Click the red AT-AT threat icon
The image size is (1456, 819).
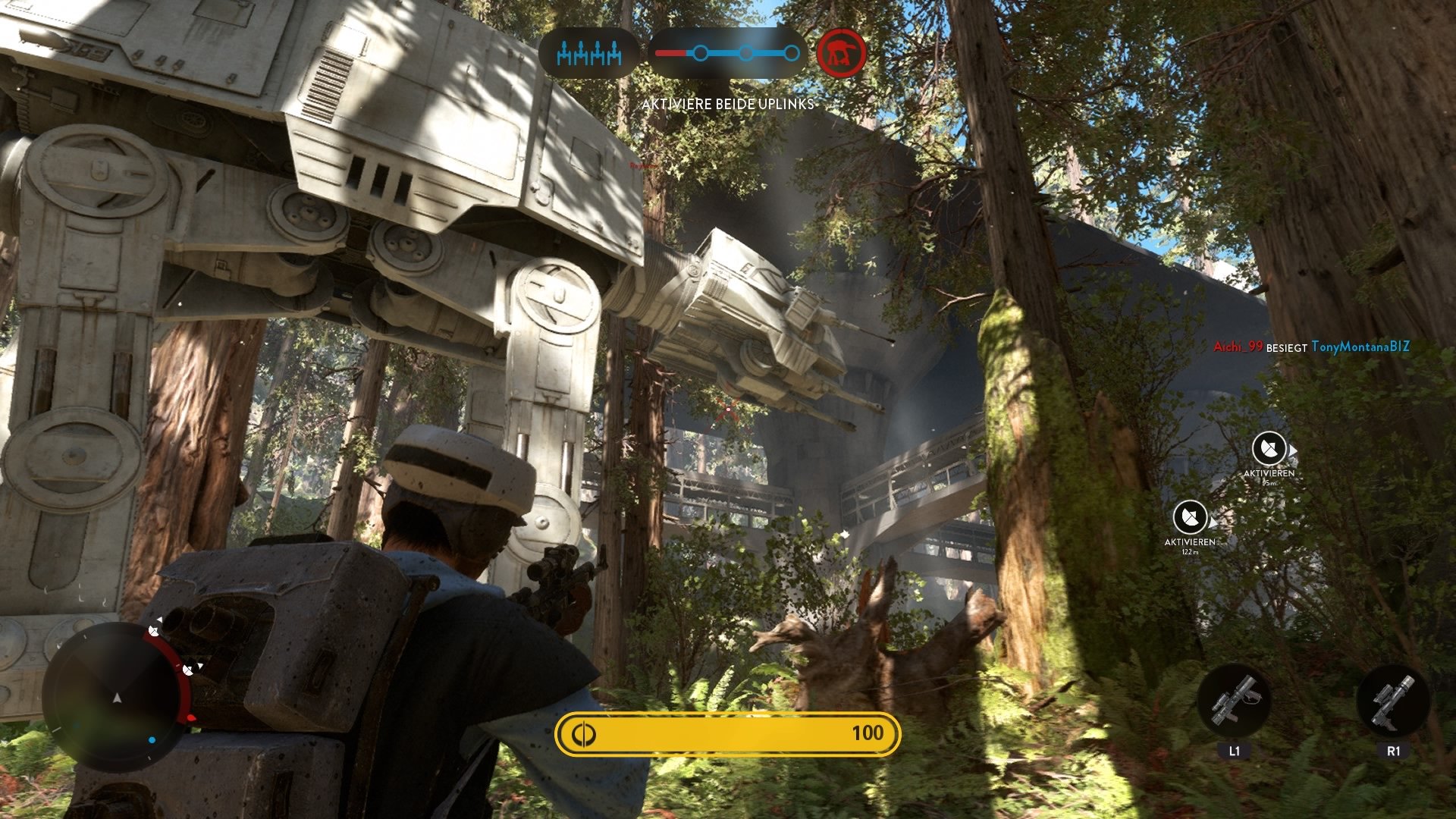pyautogui.click(x=842, y=53)
